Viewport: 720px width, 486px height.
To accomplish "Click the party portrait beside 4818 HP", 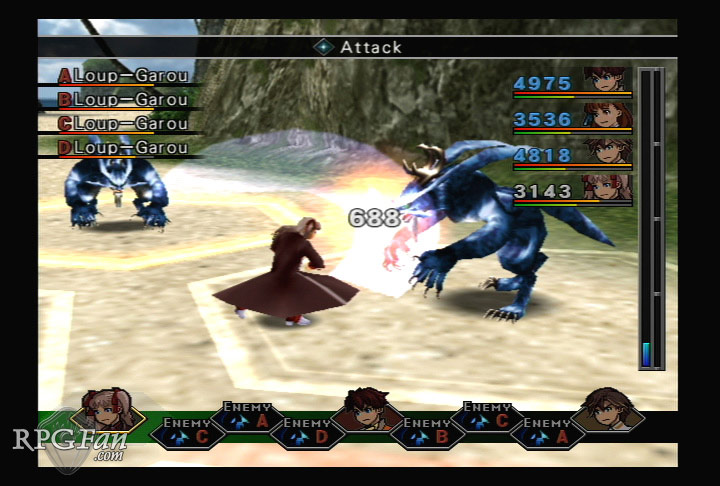I will pos(607,152).
